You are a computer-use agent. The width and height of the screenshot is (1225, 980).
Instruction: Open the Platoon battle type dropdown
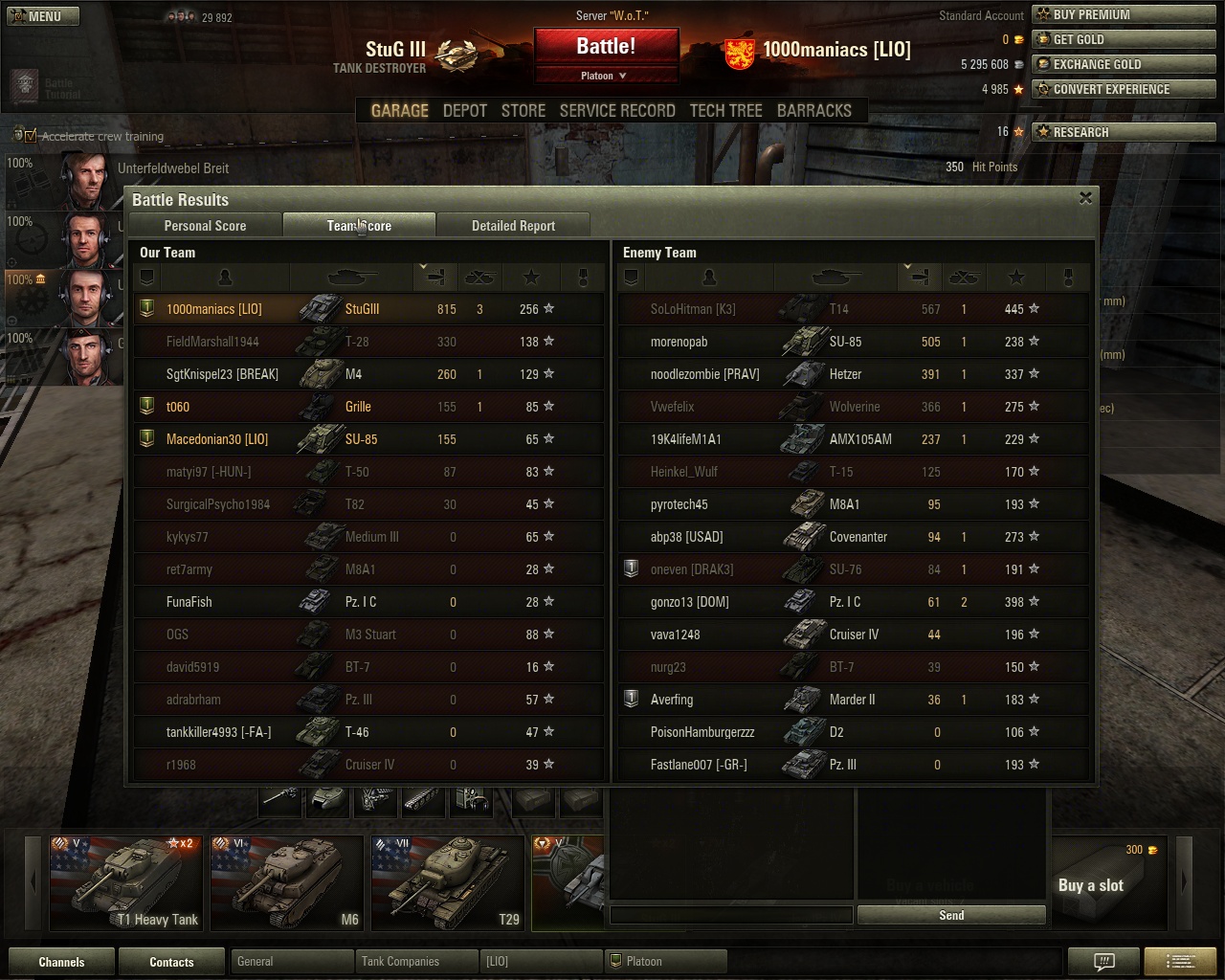pyautogui.click(x=605, y=76)
